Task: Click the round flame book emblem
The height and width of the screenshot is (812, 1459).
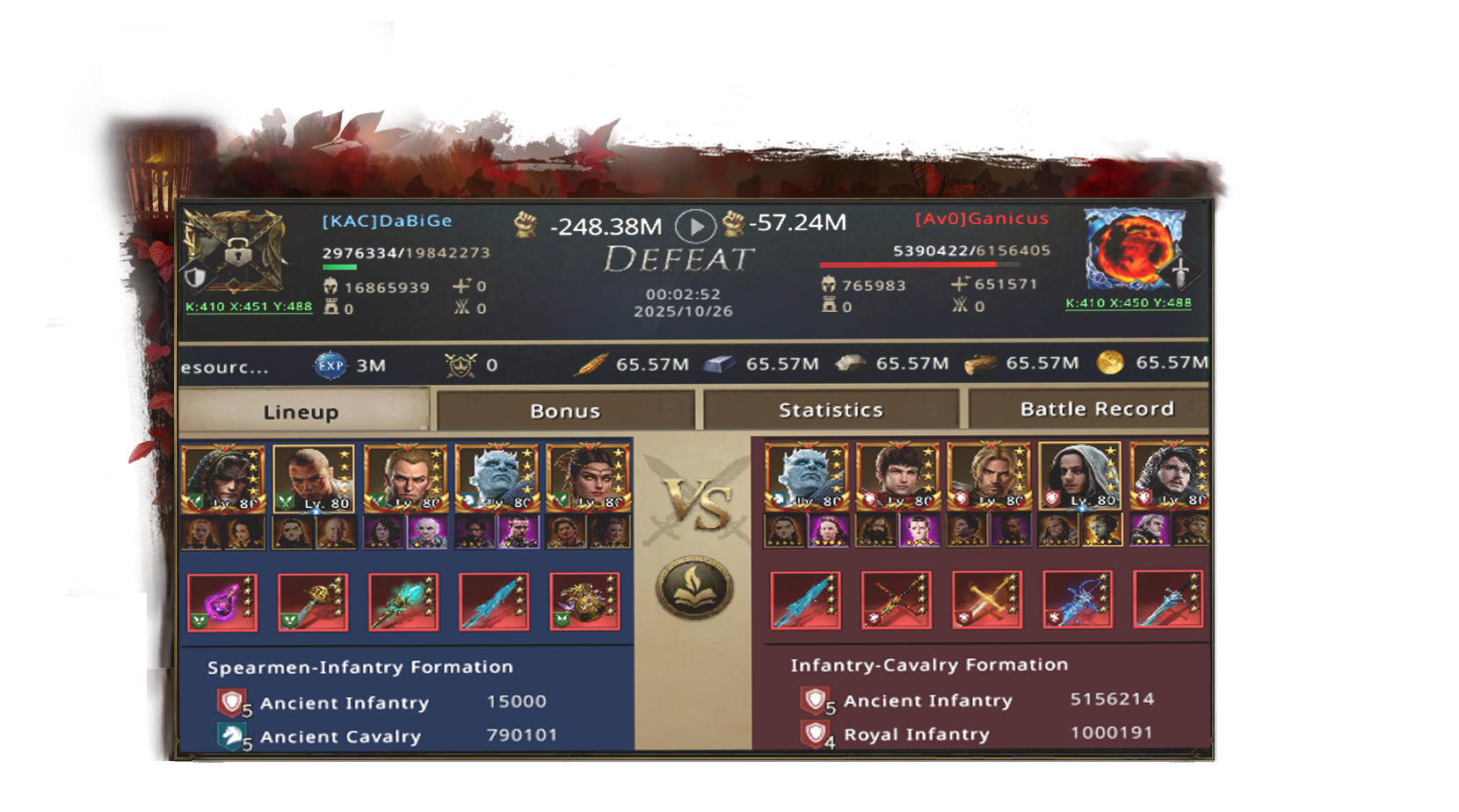Action: pos(694,587)
